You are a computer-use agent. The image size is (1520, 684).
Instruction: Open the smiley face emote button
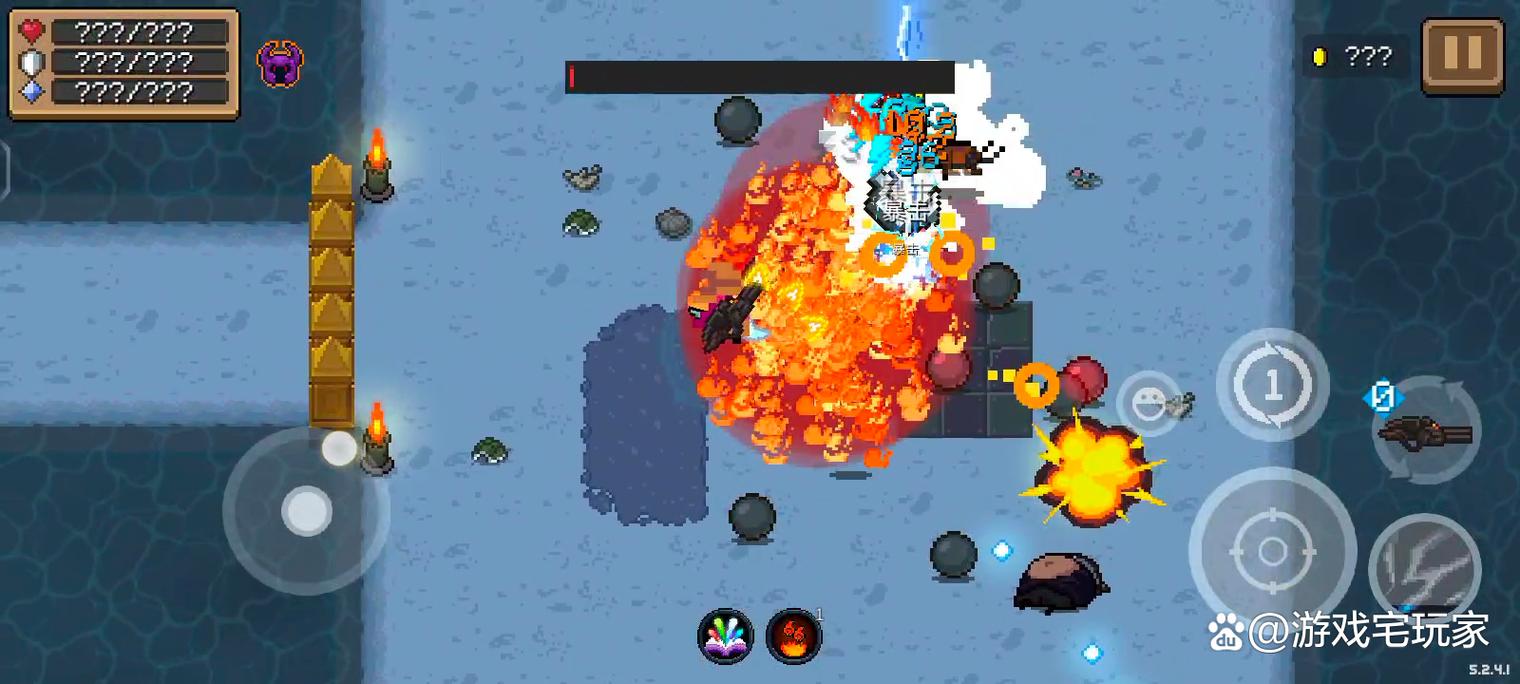tap(1146, 403)
